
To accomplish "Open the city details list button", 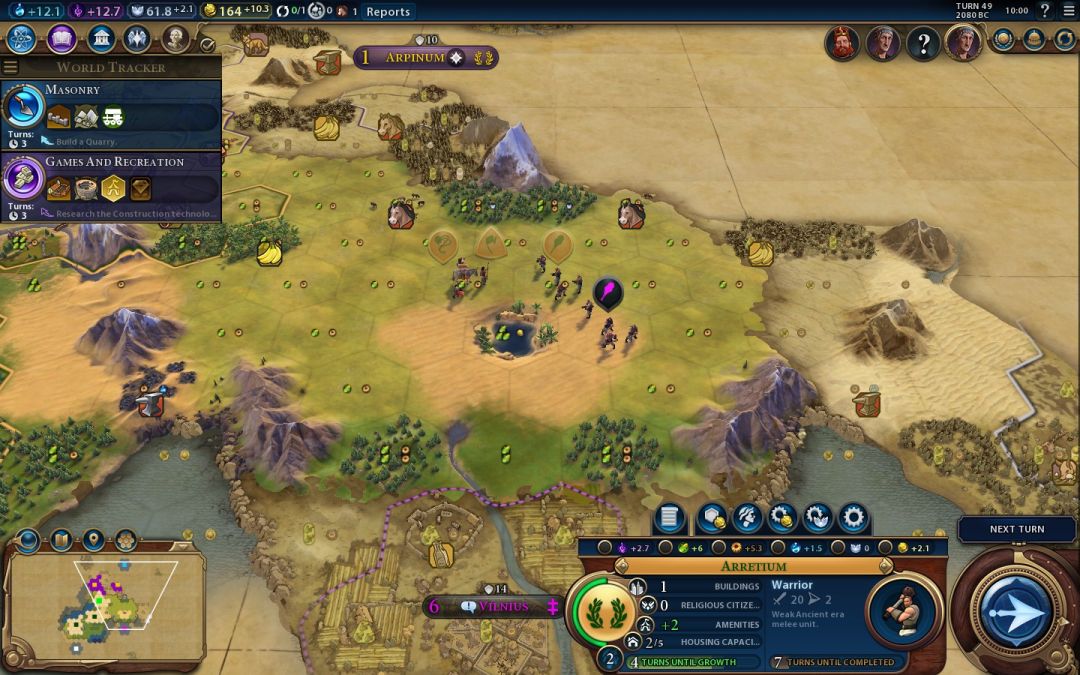I will click(670, 518).
